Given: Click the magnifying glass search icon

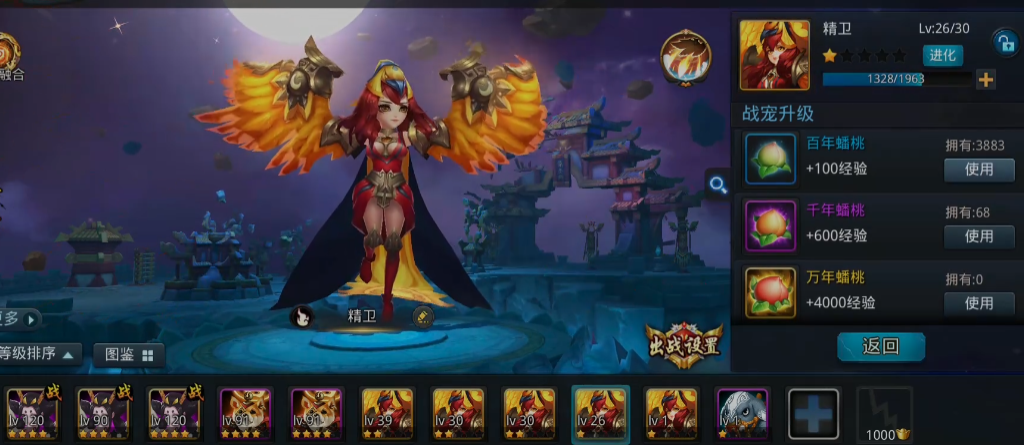Looking at the screenshot, I should pos(717,184).
